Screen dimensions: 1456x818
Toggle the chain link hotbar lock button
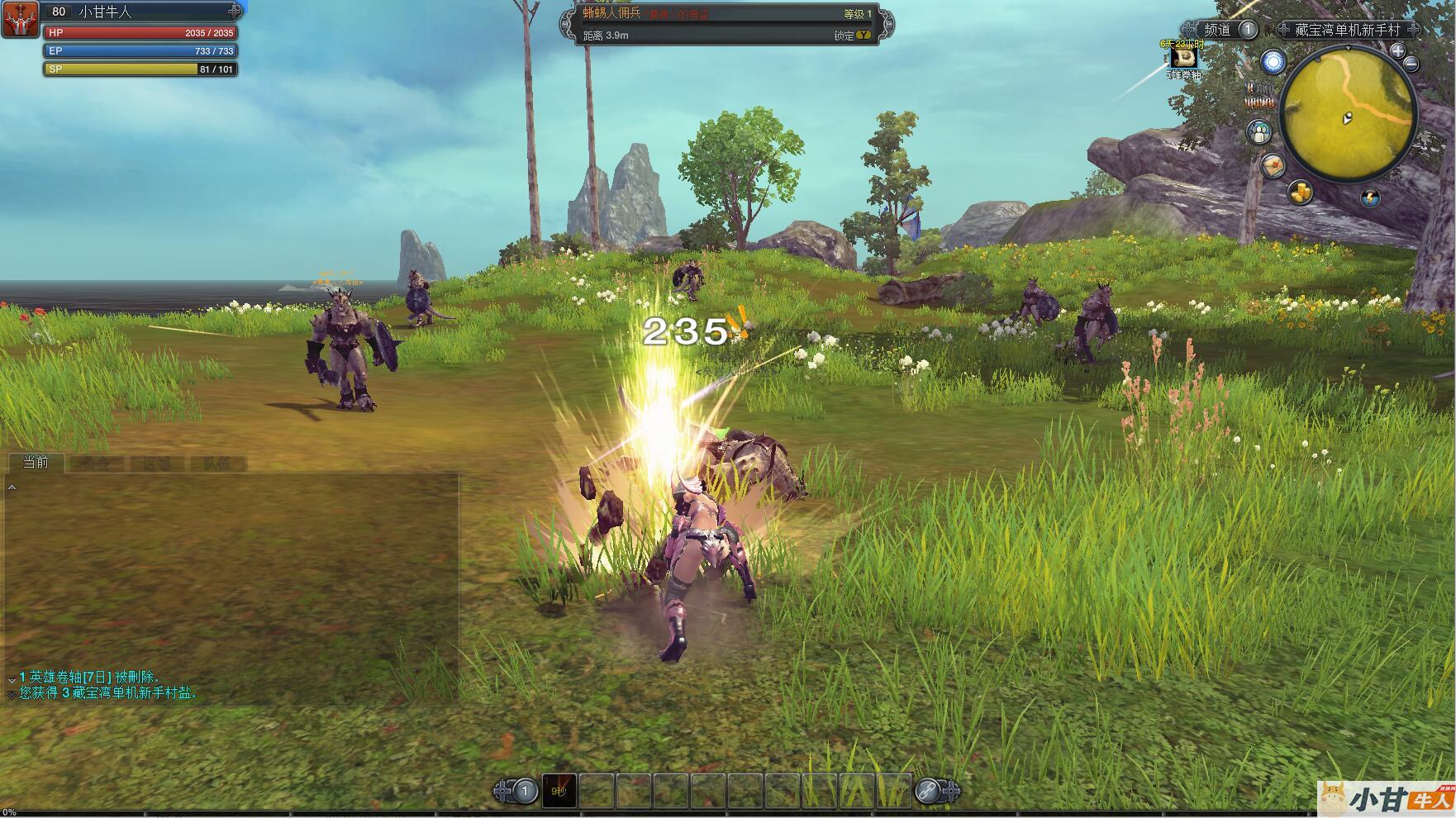(927, 791)
